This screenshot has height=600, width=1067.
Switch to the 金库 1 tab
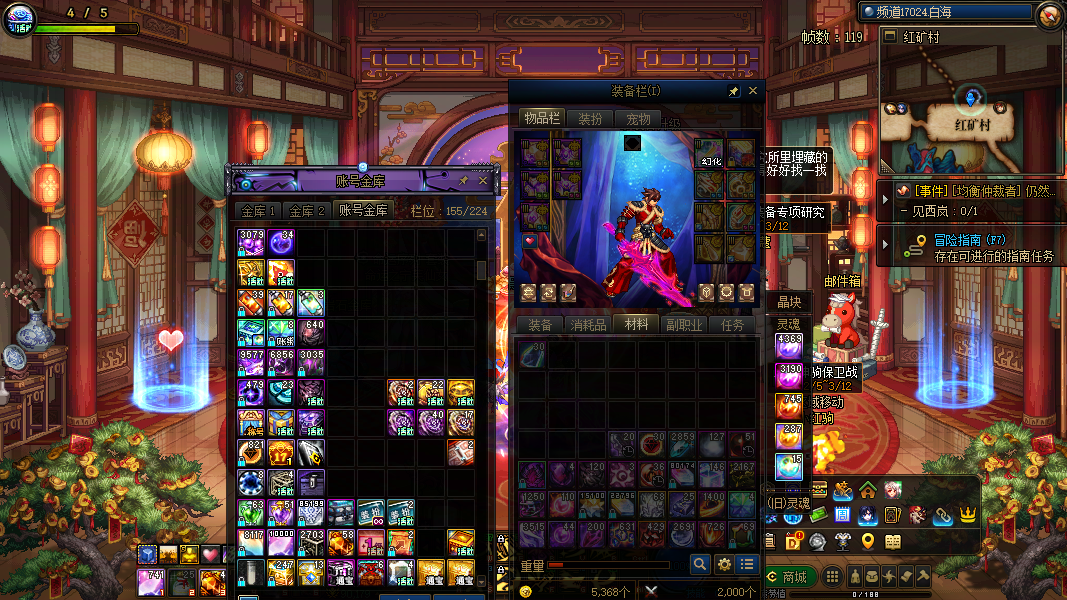tap(257, 211)
